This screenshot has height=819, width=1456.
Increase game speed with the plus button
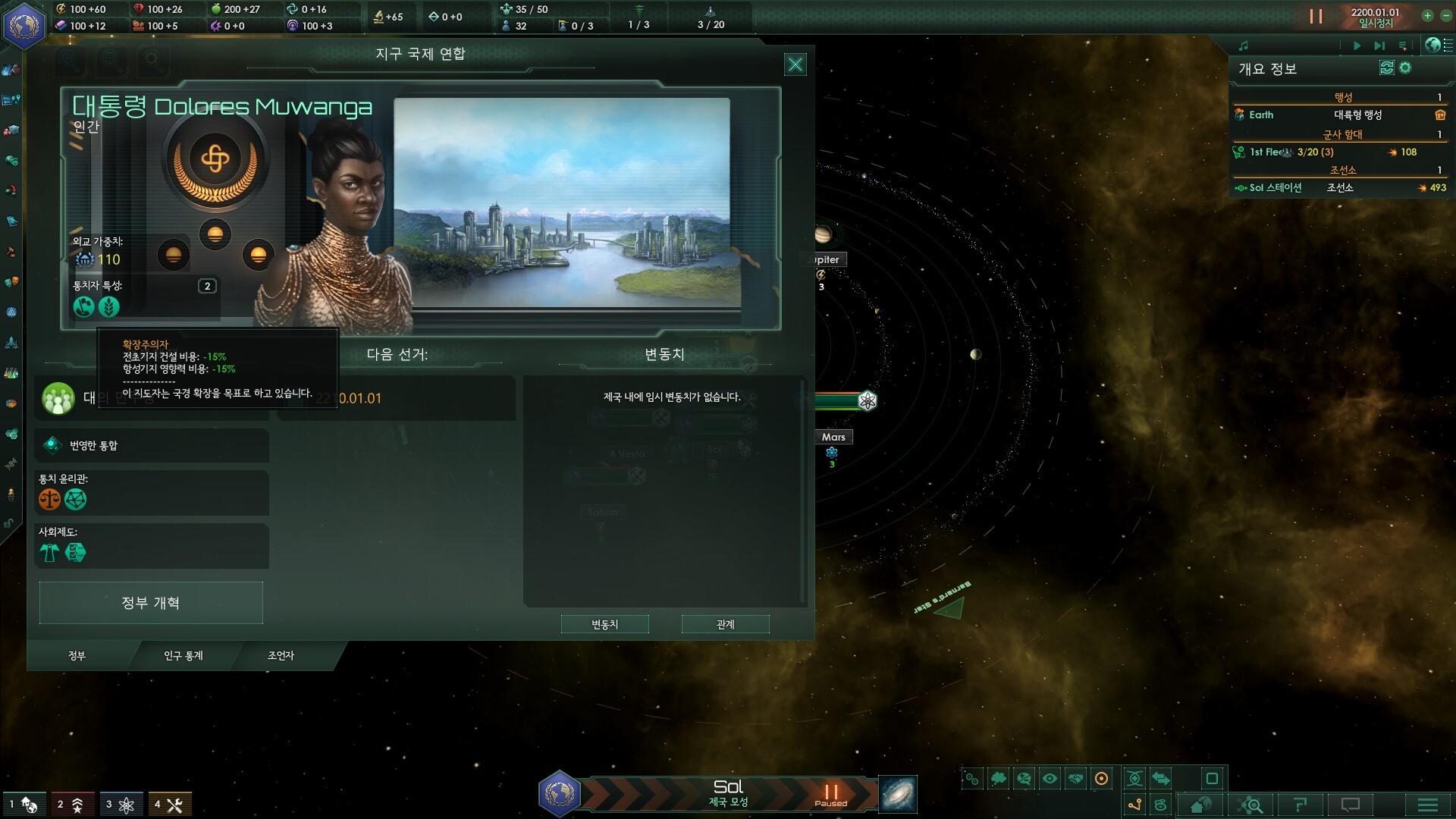click(x=1427, y=16)
